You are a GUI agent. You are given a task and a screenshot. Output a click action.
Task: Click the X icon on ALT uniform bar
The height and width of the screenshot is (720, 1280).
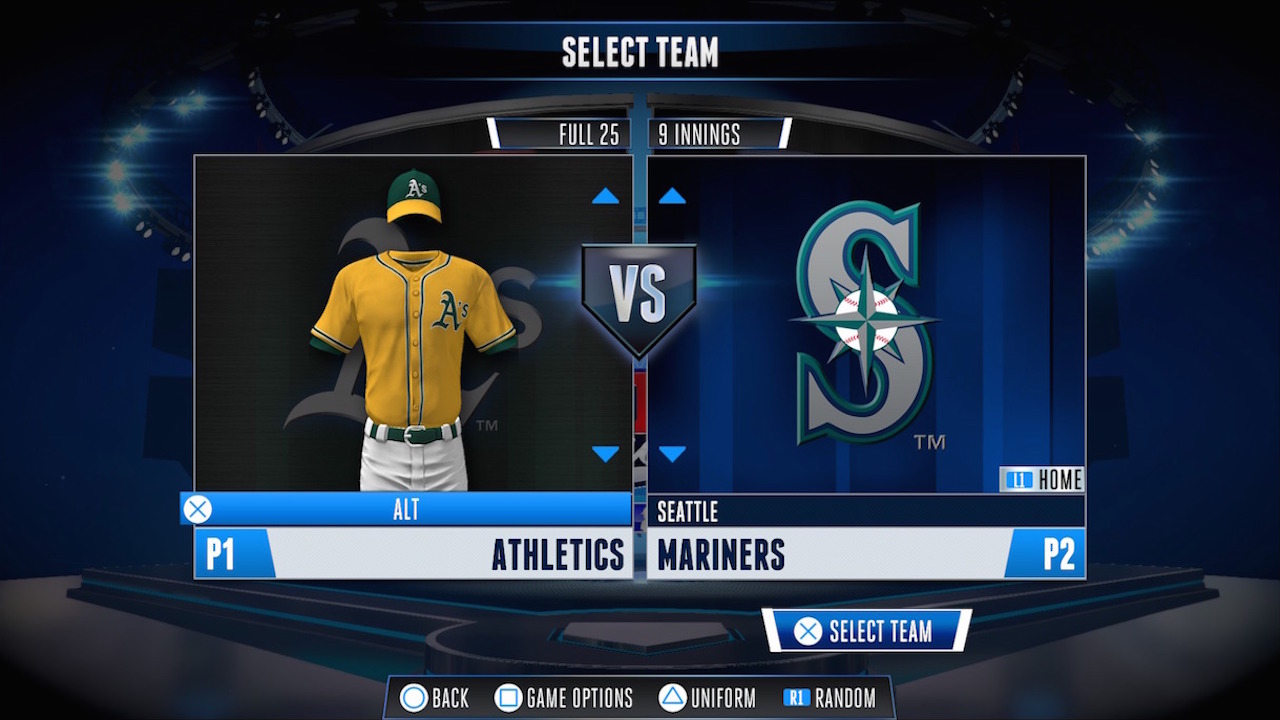tap(197, 509)
